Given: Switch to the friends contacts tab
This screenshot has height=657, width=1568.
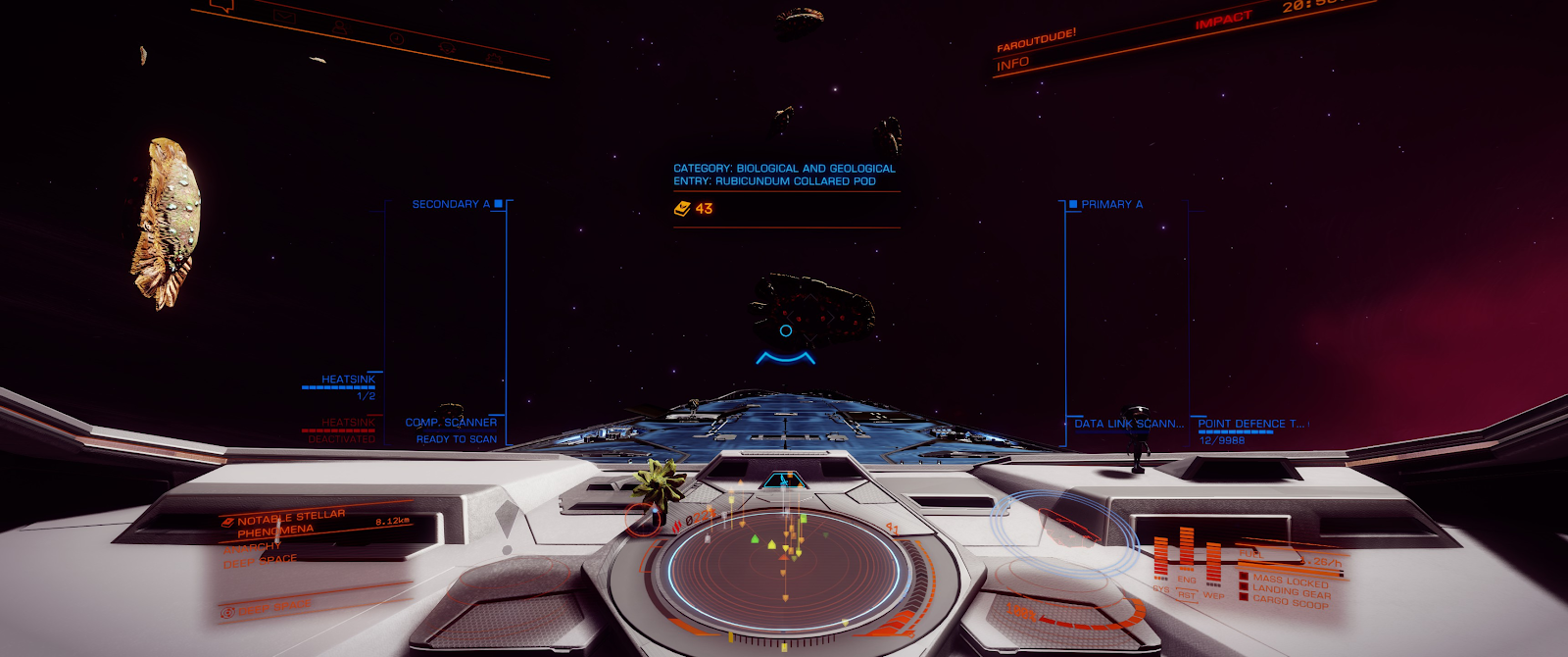Looking at the screenshot, I should tap(339, 26).
